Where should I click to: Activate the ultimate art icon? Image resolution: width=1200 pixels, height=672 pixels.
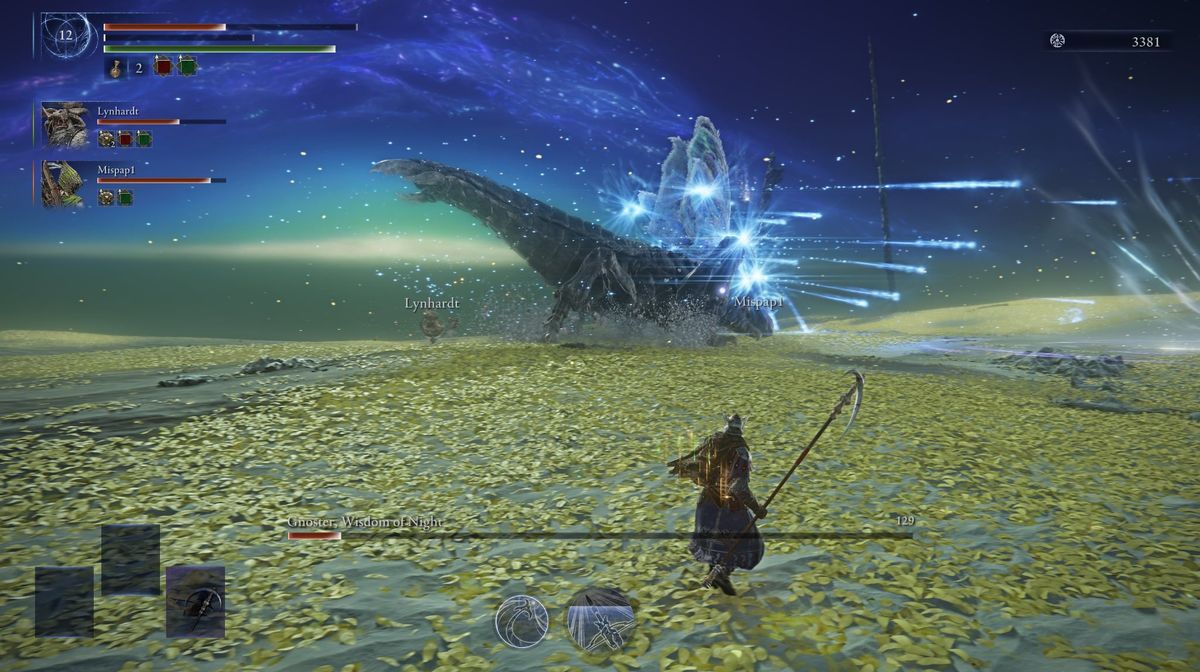600,620
